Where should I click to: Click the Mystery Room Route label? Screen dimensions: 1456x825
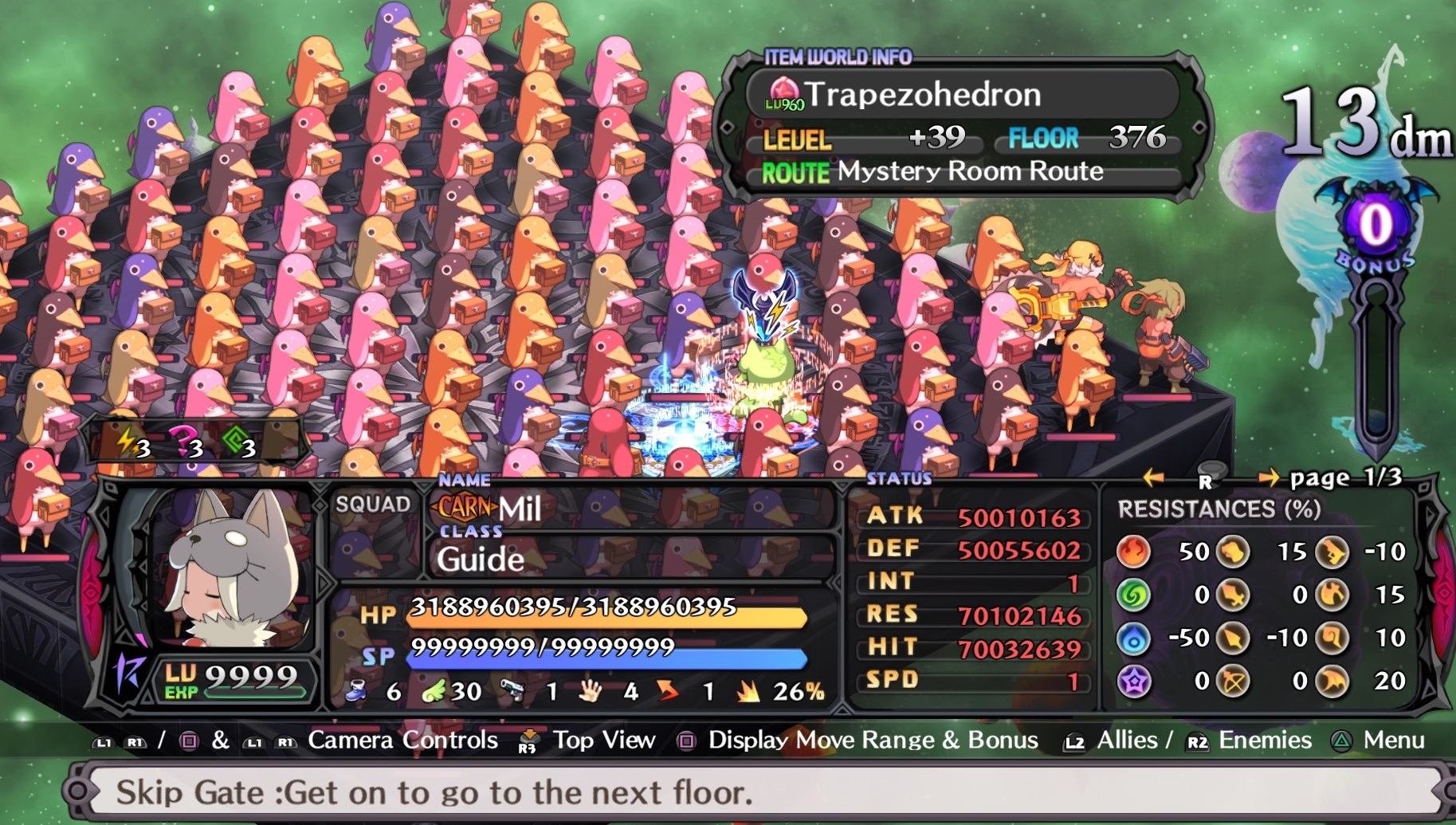point(970,171)
